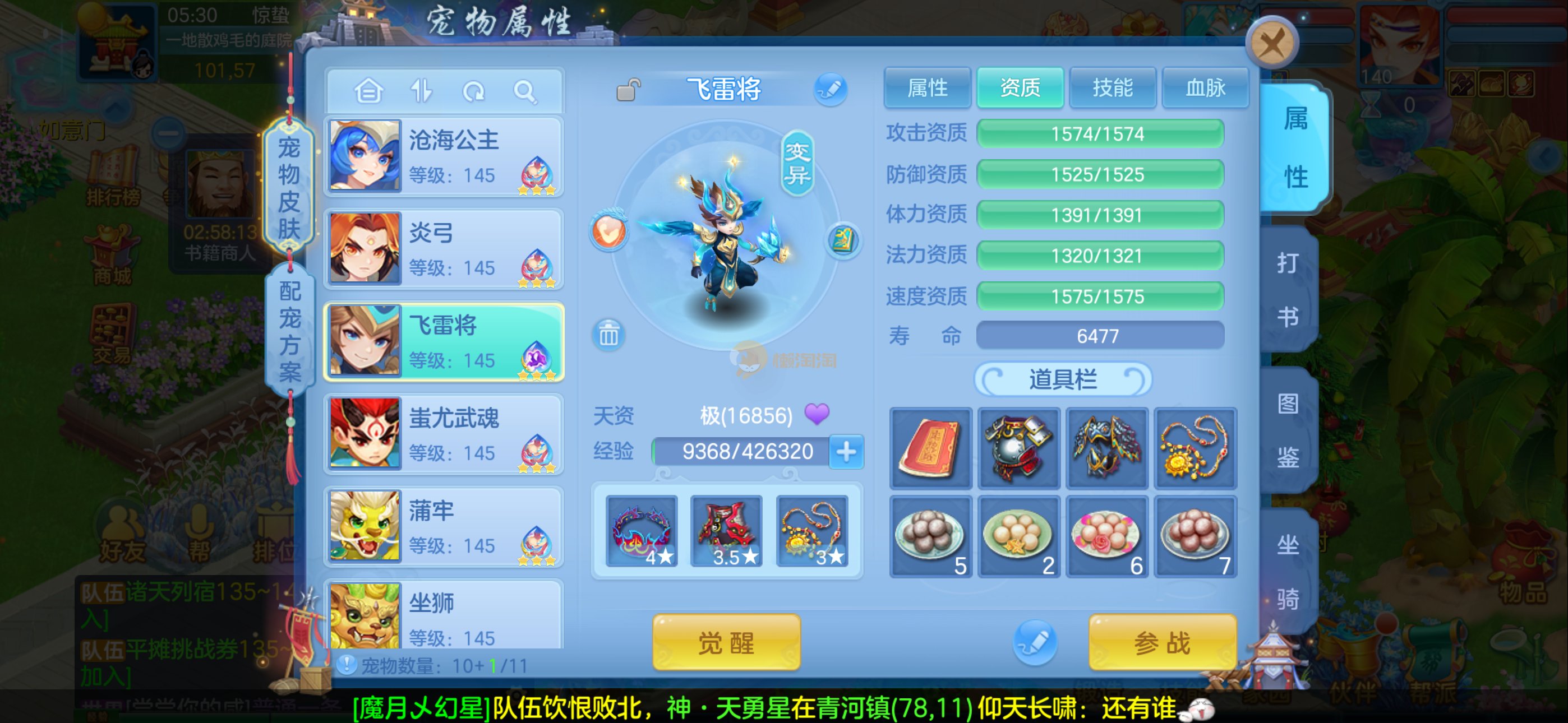
Task: Choose the 炎弓 pet entry
Action: coord(444,249)
